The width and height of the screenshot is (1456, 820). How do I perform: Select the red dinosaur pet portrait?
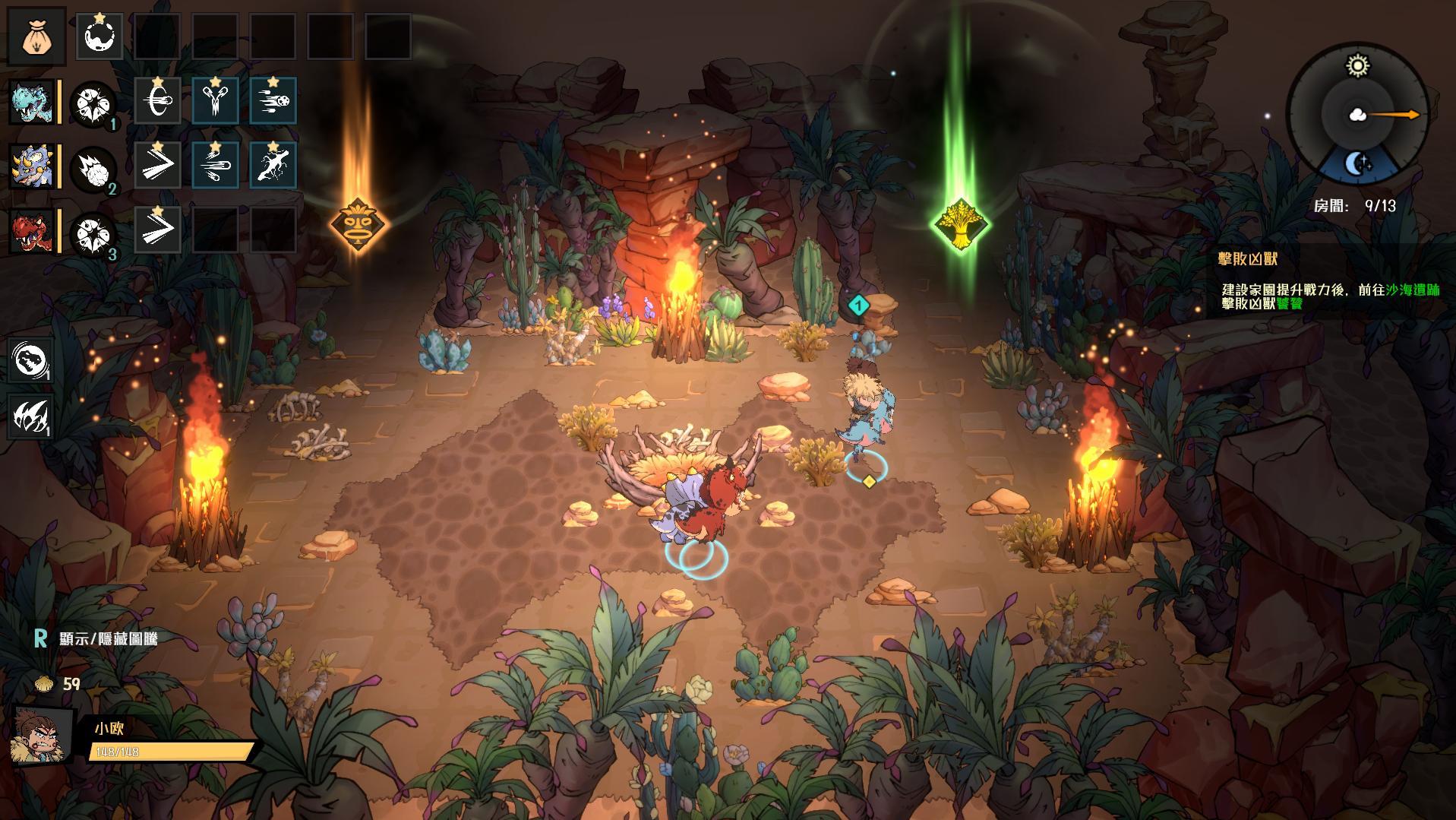click(x=32, y=230)
